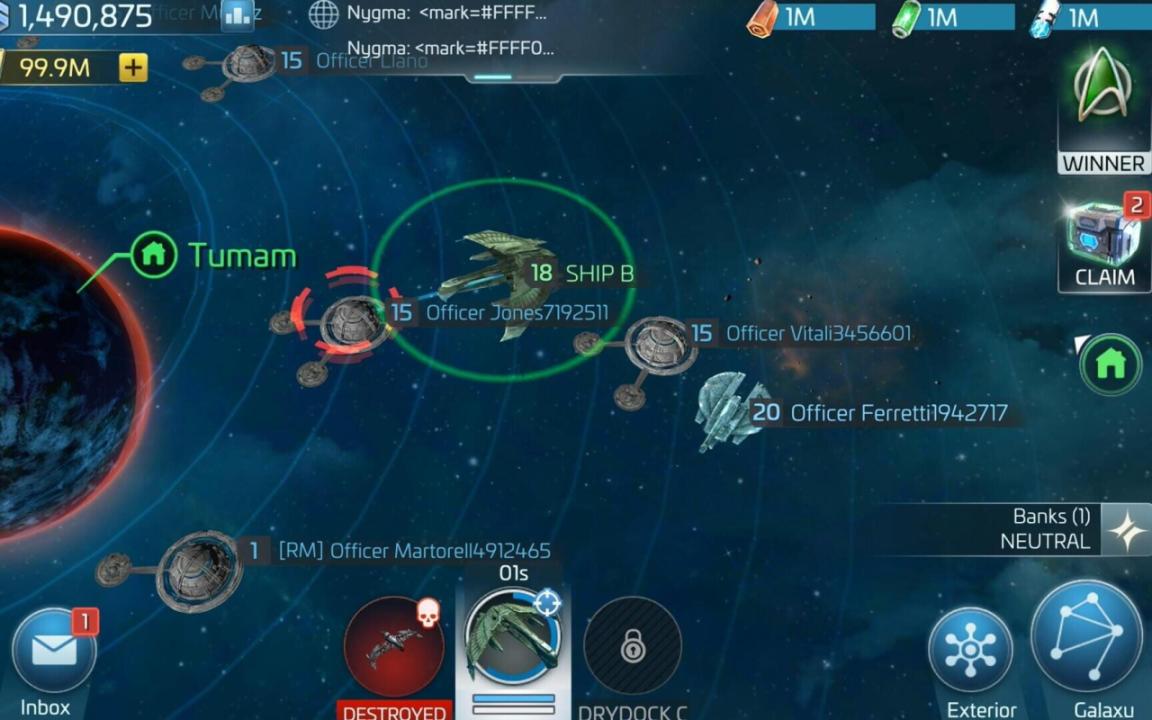Image resolution: width=1152 pixels, height=720 pixels.
Task: Open the Inbox mail button
Action: click(54, 650)
